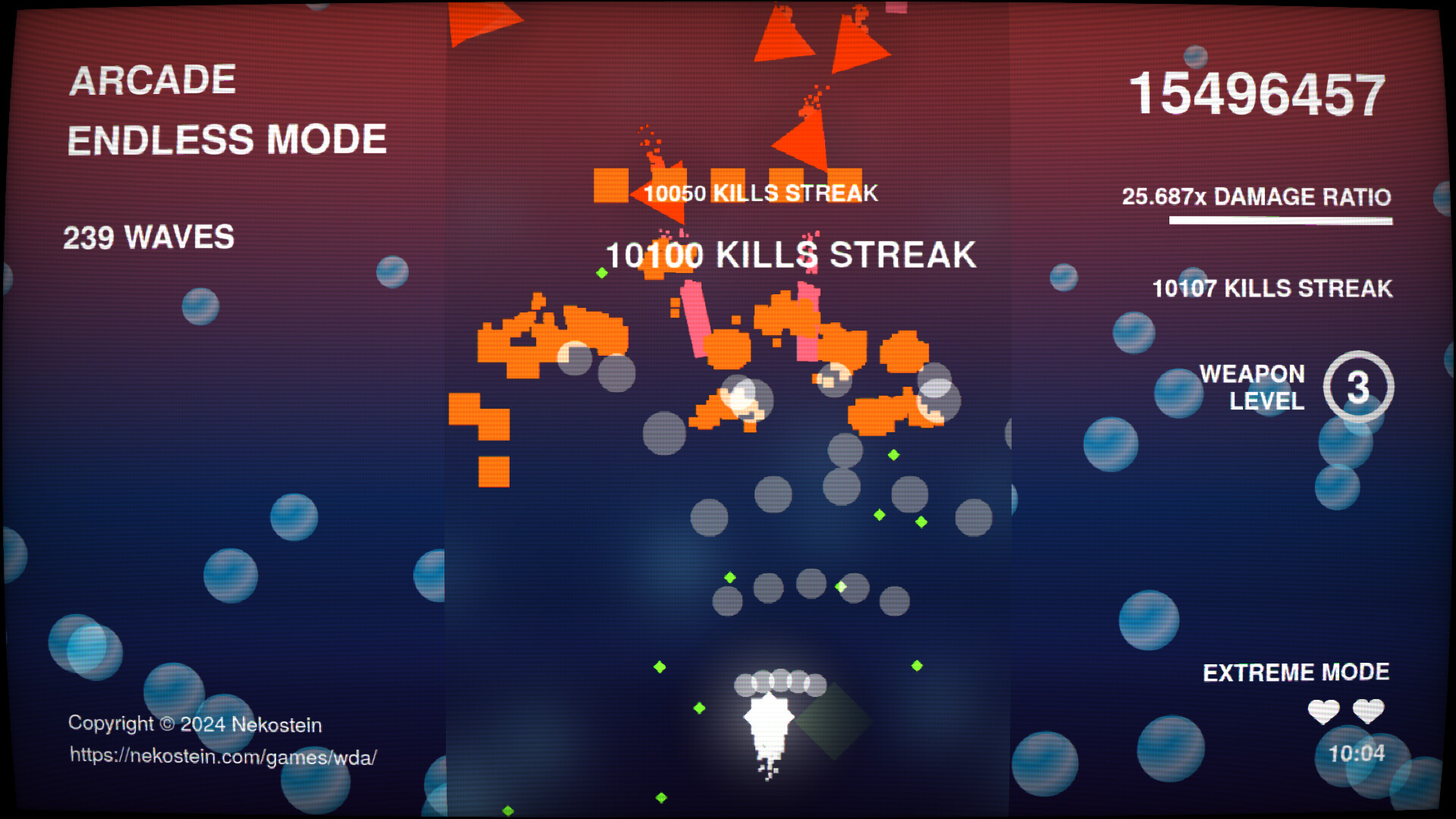Click a green diamond pickup
This screenshot has width=1456, height=819.
[877, 516]
